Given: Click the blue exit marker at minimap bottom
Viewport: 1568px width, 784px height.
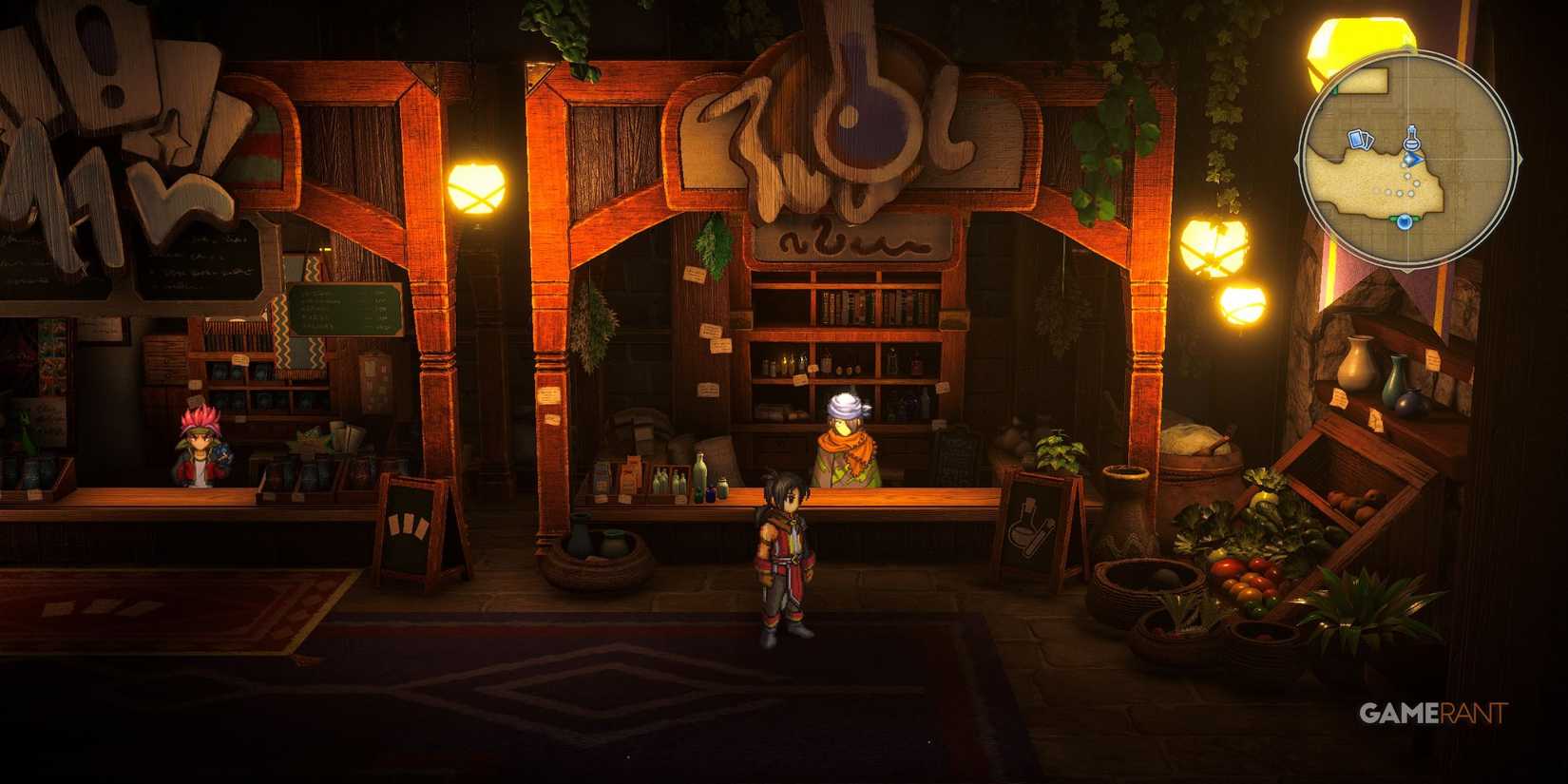Looking at the screenshot, I should point(1405,221).
